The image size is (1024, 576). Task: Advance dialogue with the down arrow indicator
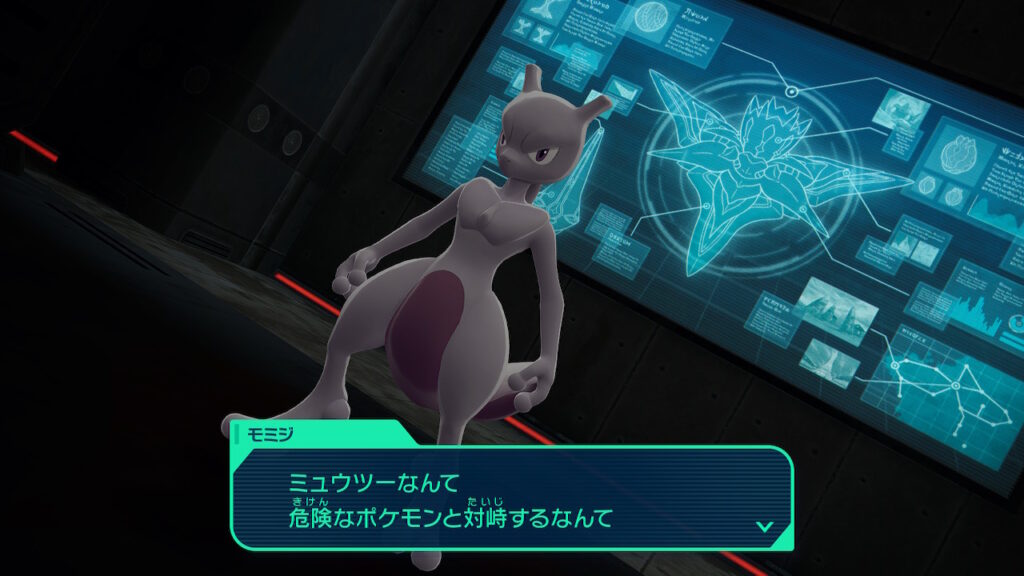pyautogui.click(x=764, y=525)
